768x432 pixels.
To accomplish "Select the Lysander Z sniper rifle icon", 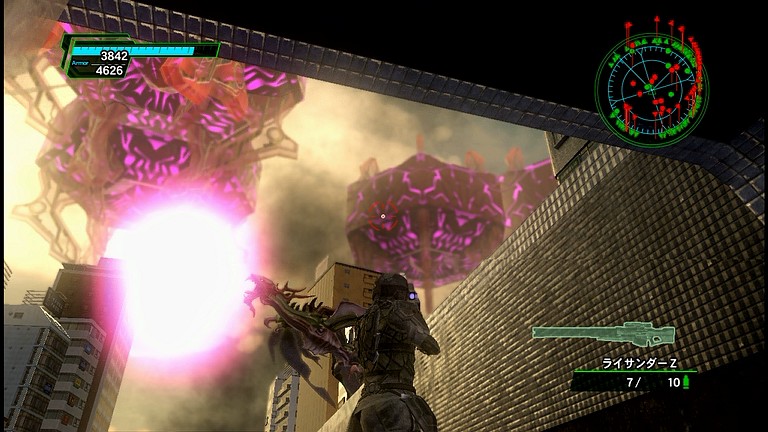I will coord(602,333).
